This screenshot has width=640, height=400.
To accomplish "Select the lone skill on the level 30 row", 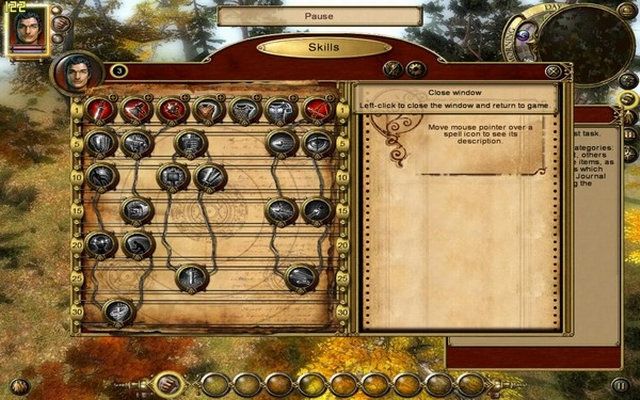I will coord(118,312).
